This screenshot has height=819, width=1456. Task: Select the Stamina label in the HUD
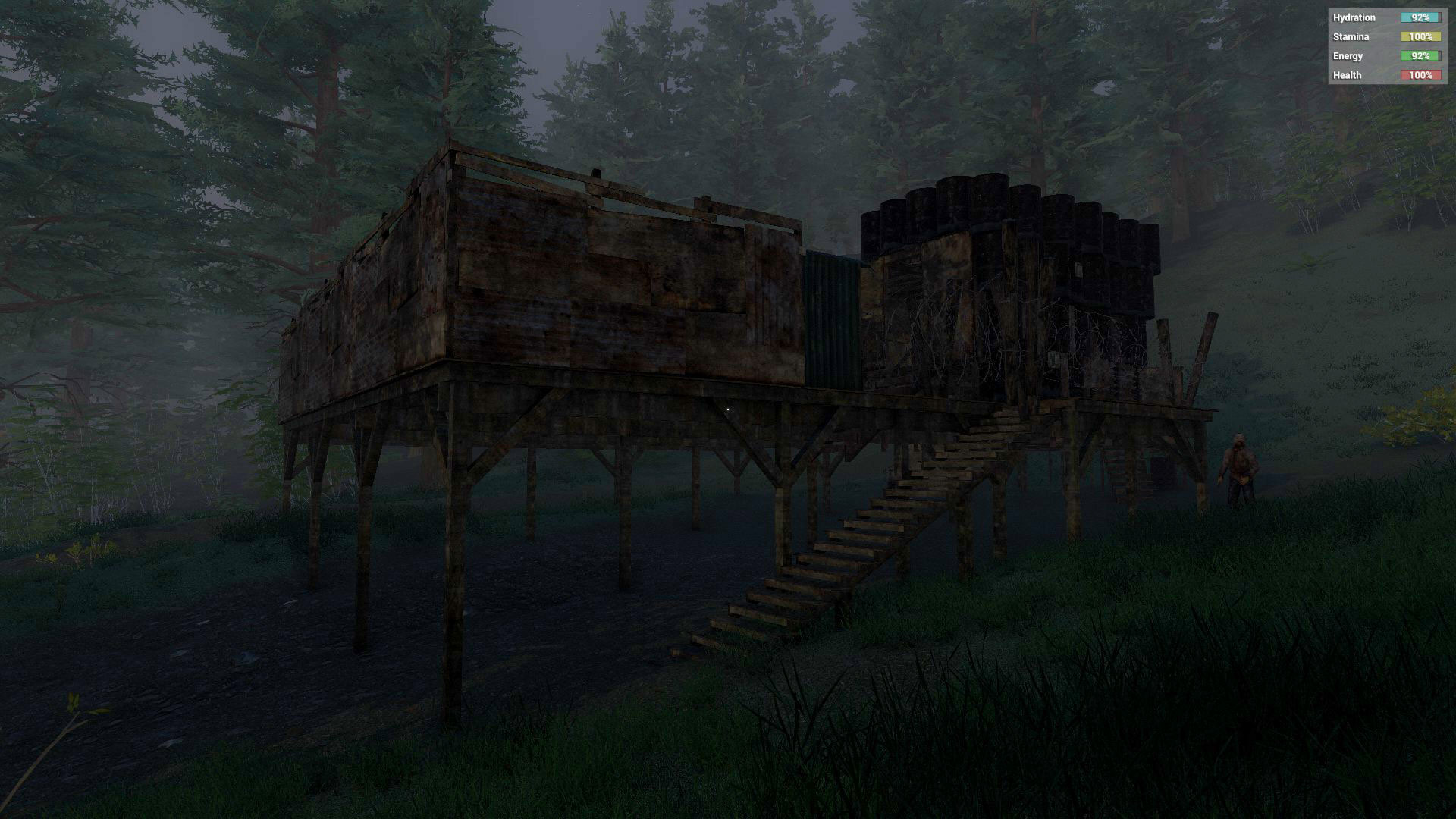(1351, 36)
